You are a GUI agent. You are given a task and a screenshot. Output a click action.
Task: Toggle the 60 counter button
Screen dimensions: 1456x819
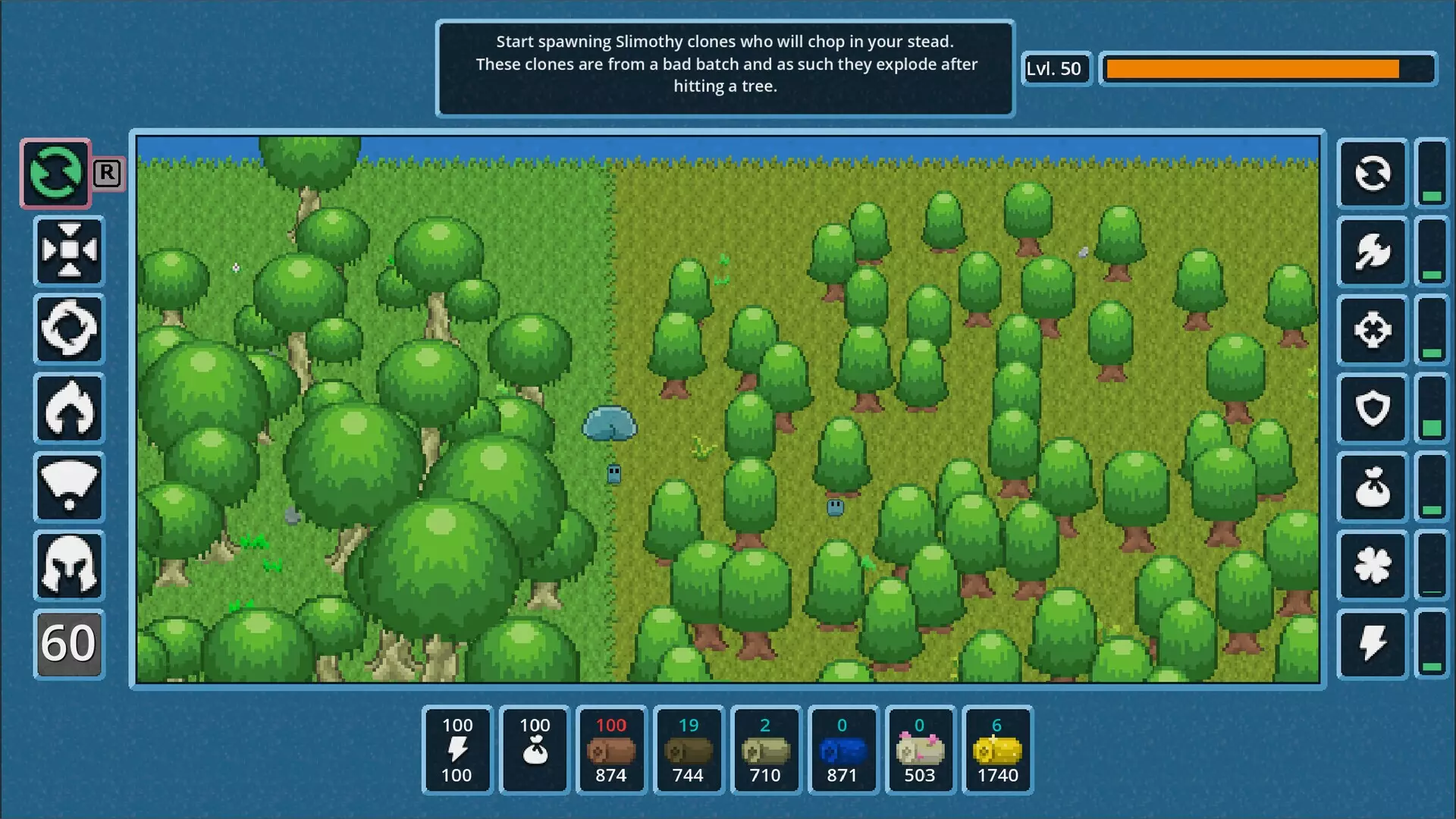pyautogui.click(x=69, y=644)
